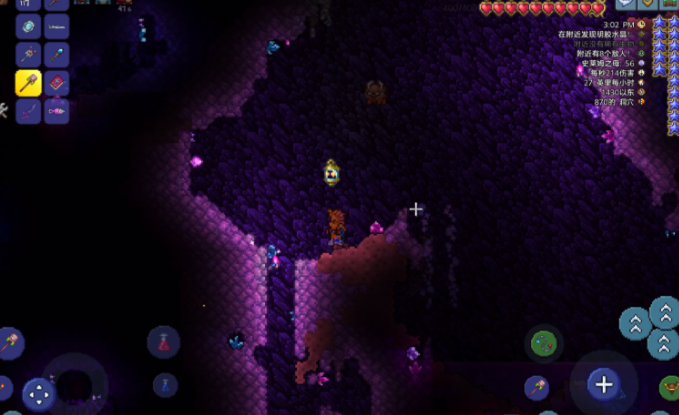
Task: Tap the blue plus attack button
Action: (603, 383)
